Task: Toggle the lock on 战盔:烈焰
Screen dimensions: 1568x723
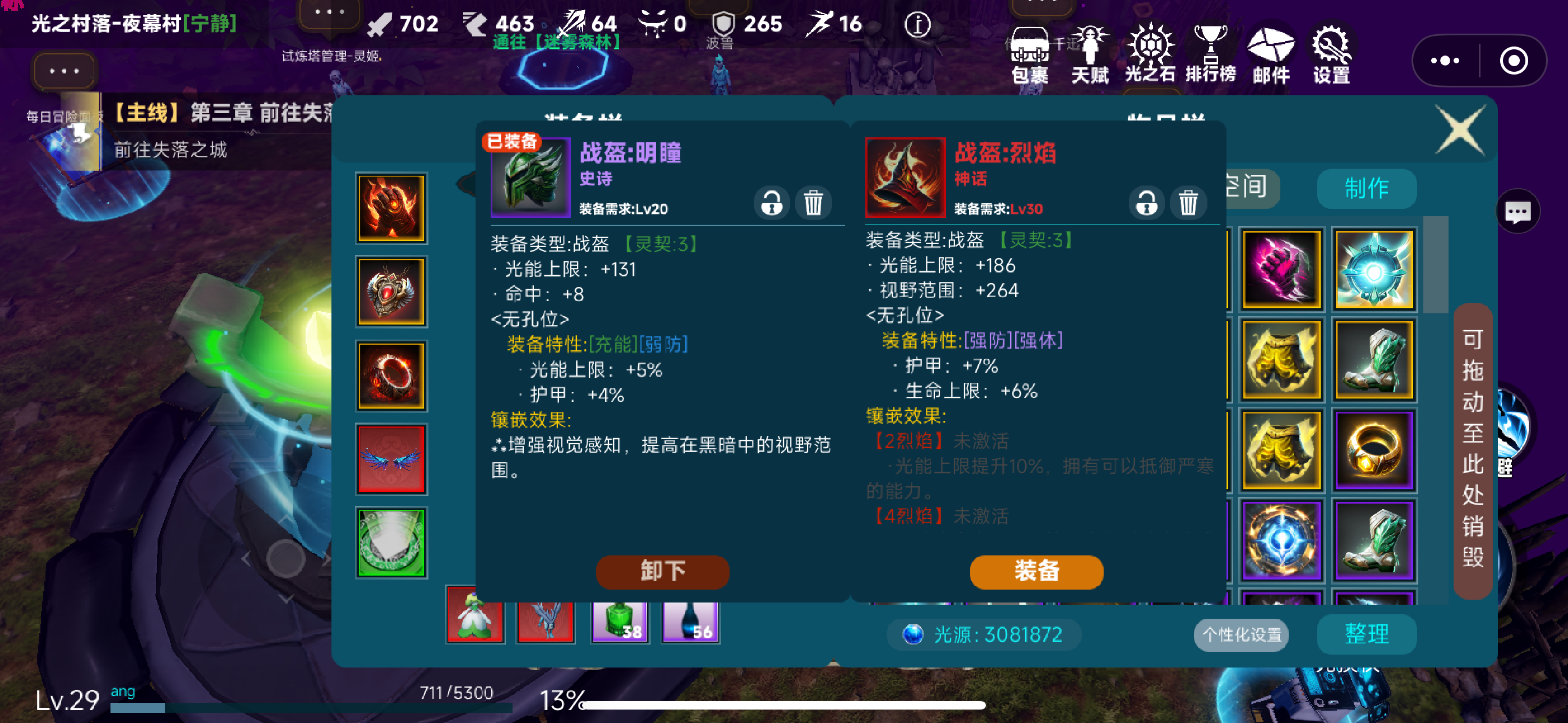Action: (1146, 203)
